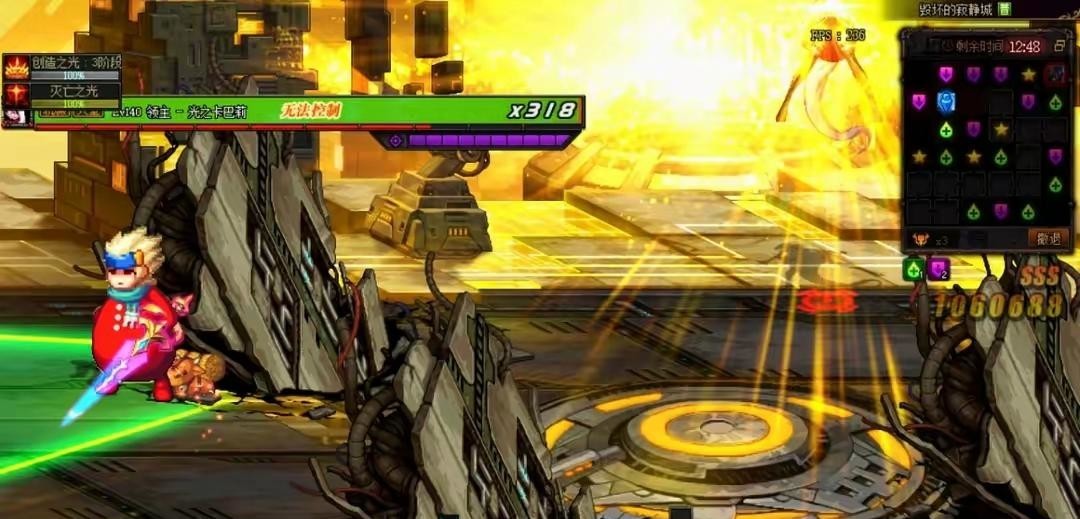Select the 灭亡之光 red star icon
Viewport: 1080px width, 519px height.
point(16,94)
